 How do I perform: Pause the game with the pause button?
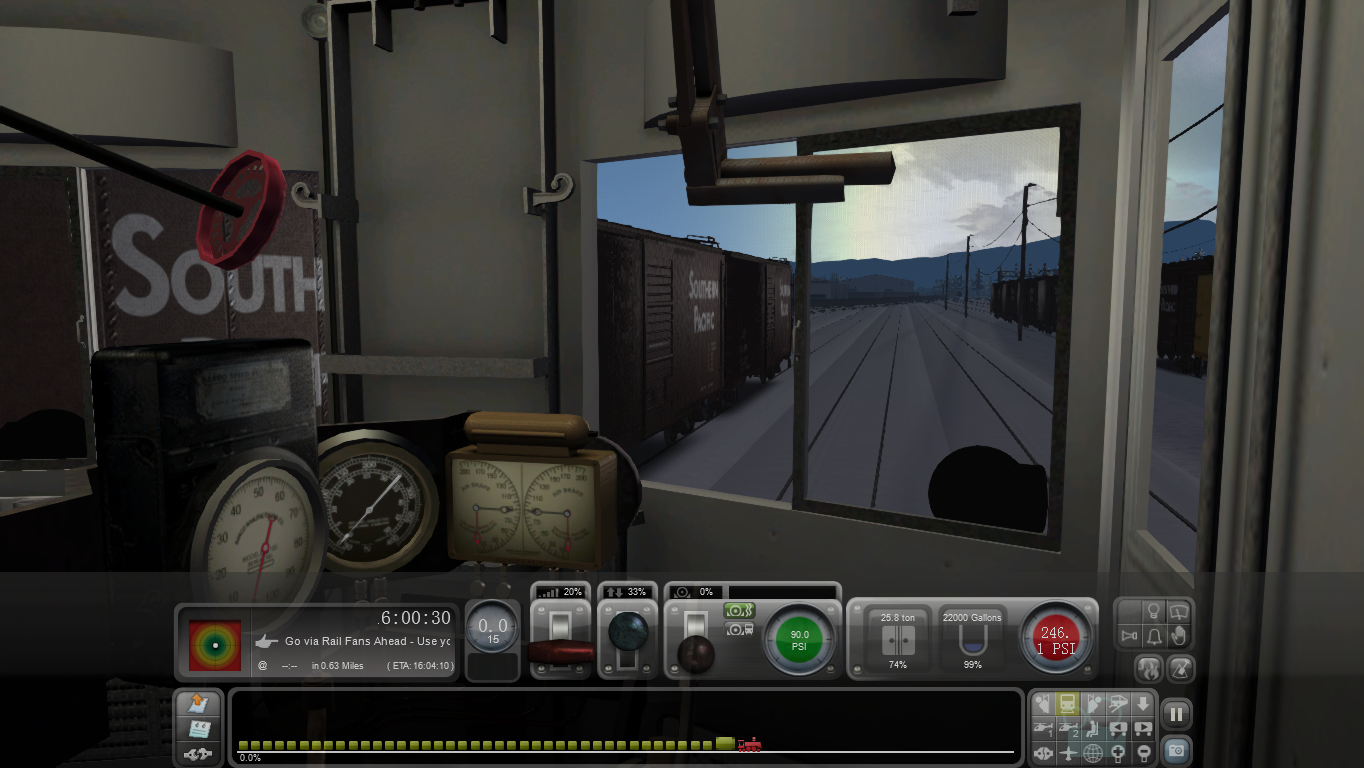tap(1176, 714)
